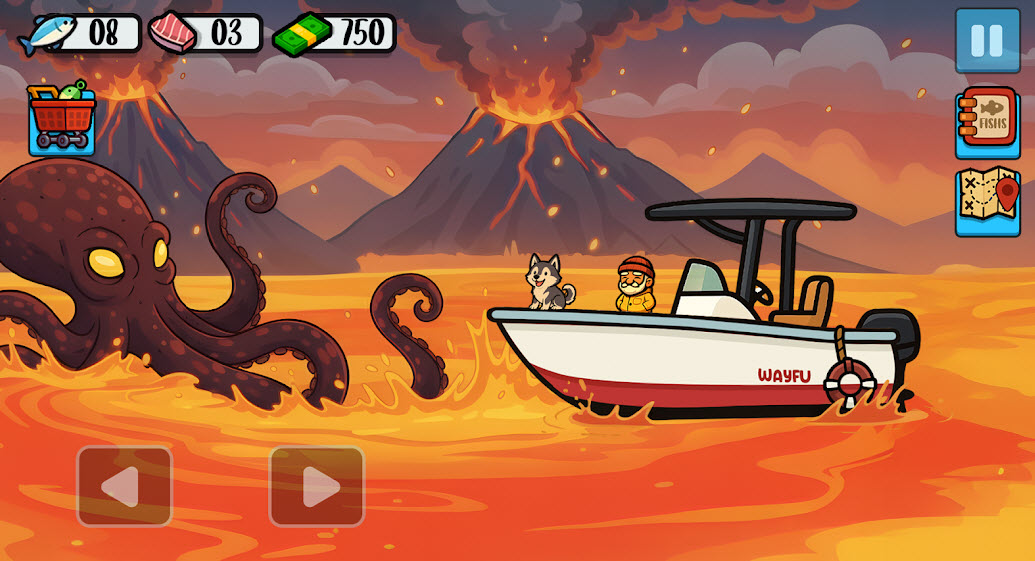Pause the game

[x=986, y=41]
